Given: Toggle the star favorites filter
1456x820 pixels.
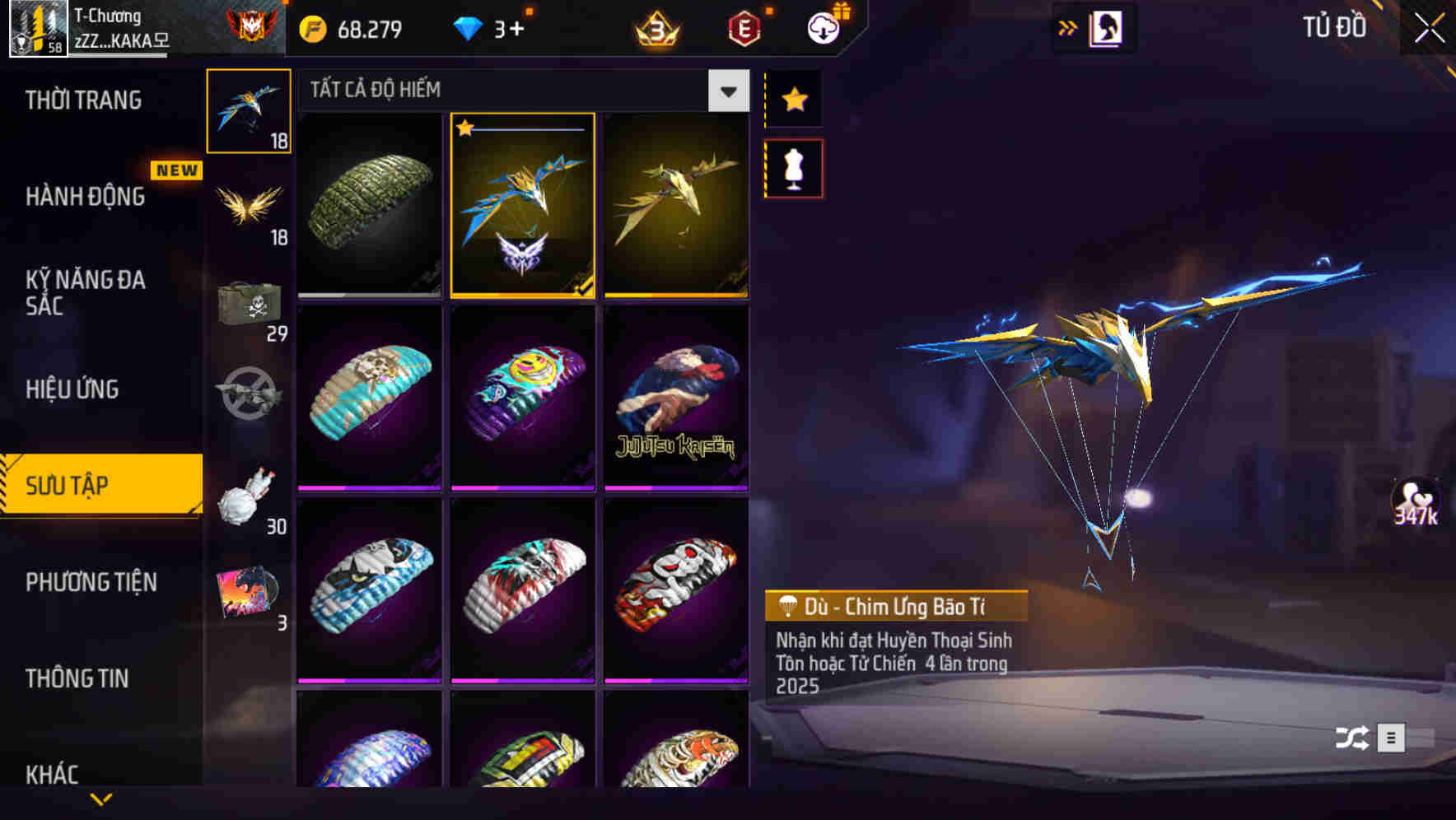Looking at the screenshot, I should tap(795, 100).
